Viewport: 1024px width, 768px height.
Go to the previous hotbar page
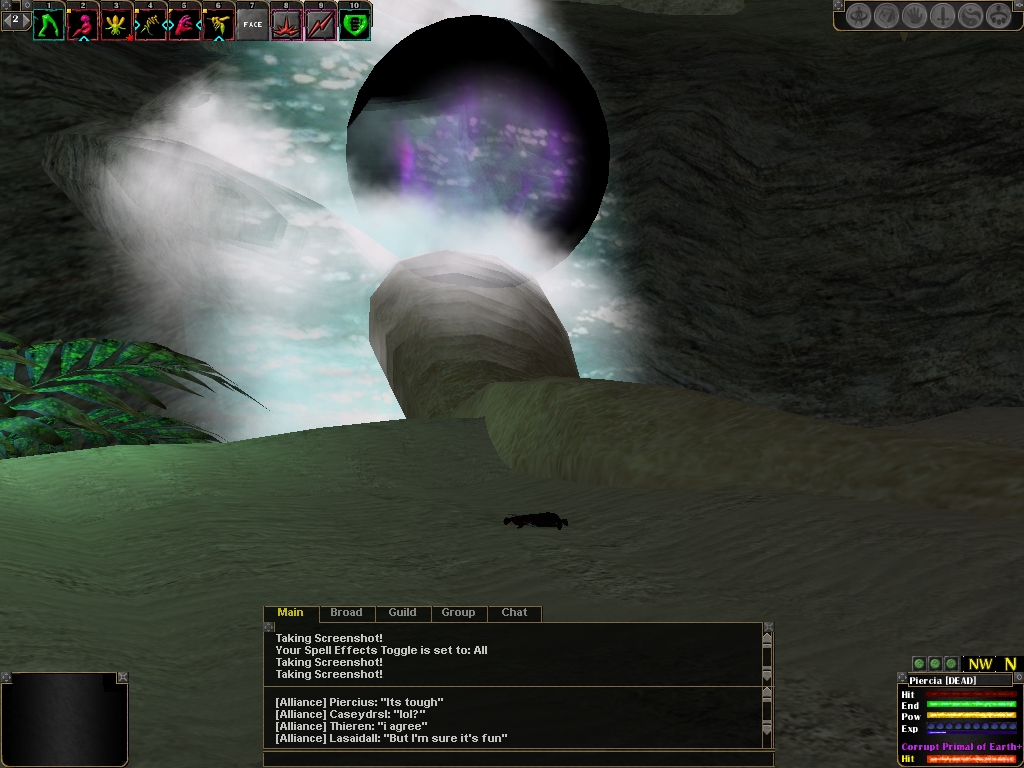pos(7,19)
